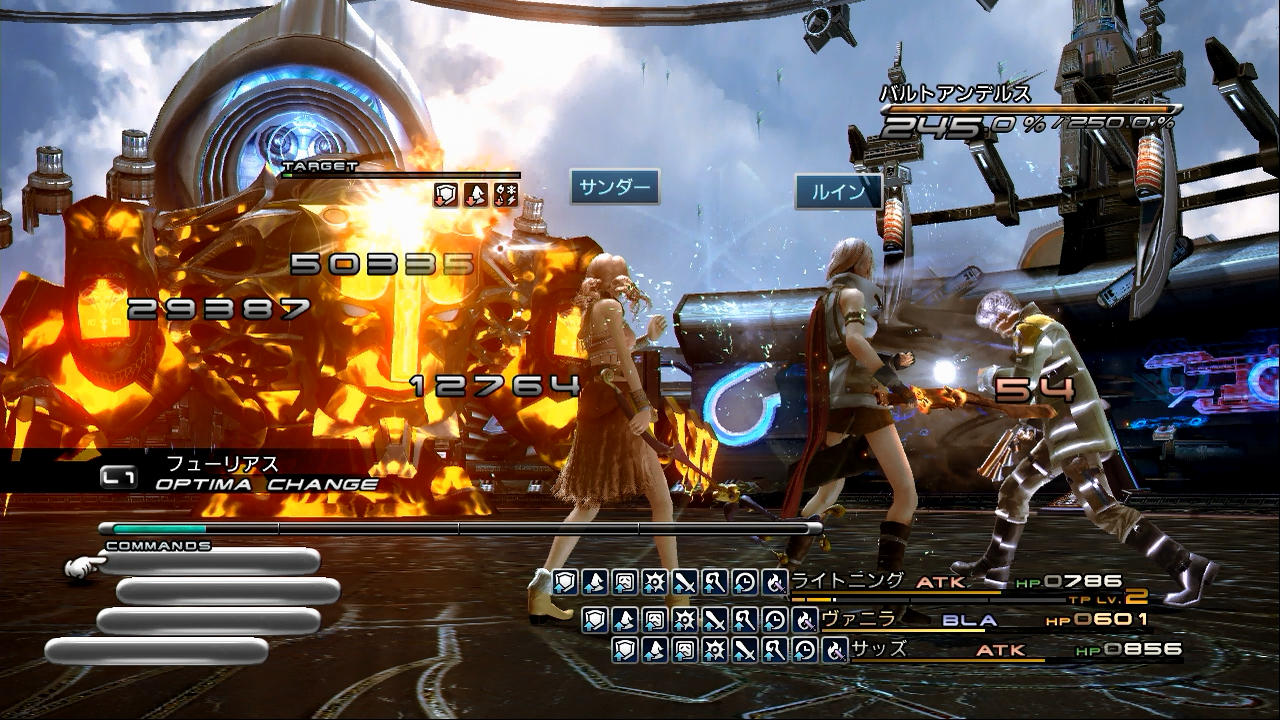Click Sazh's Protect shield buff icon
The height and width of the screenshot is (720, 1280).
[626, 651]
